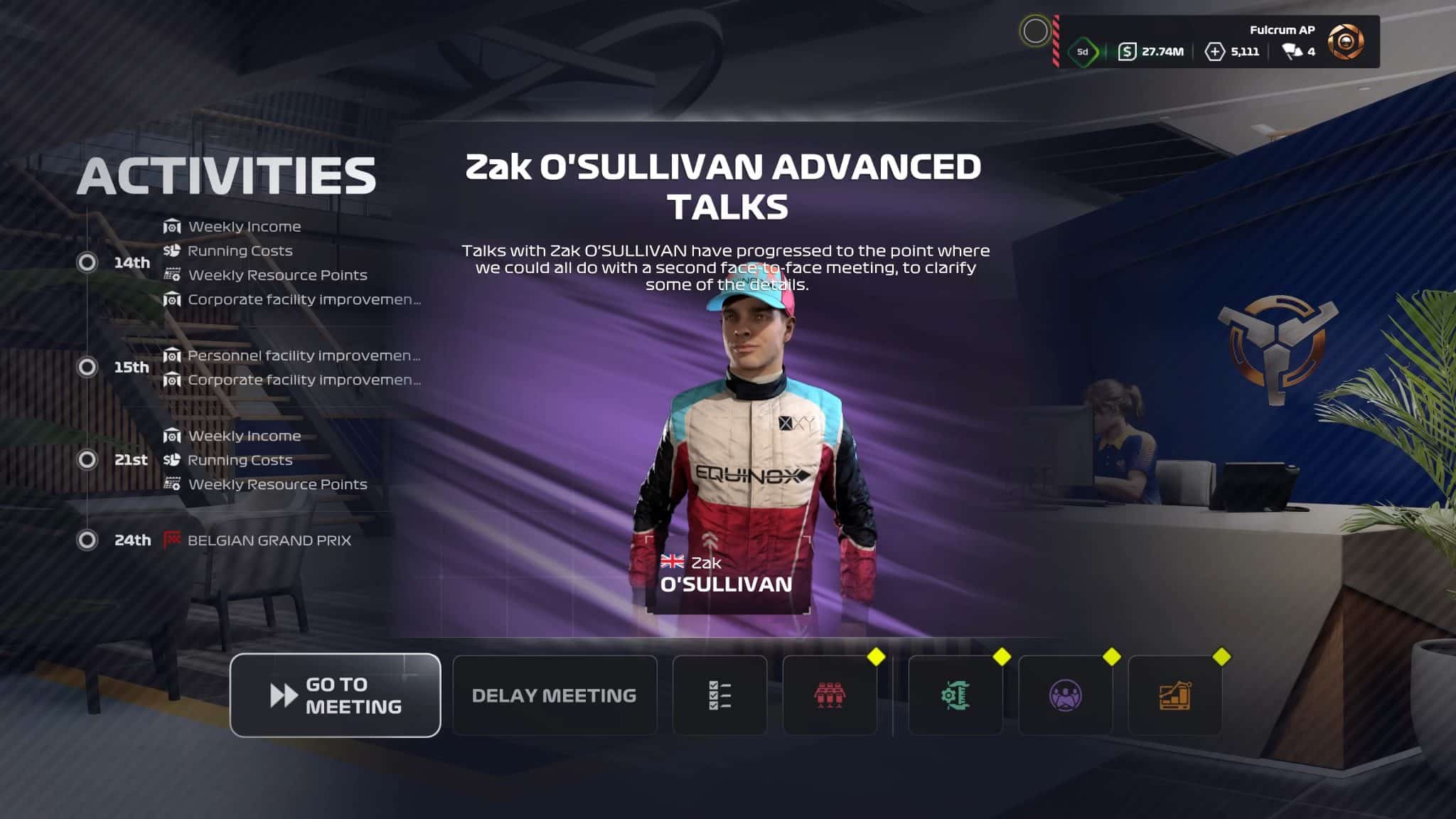This screenshot has height=819, width=1456.
Task: Select the 14th calendar date marker
Action: pos(87,262)
